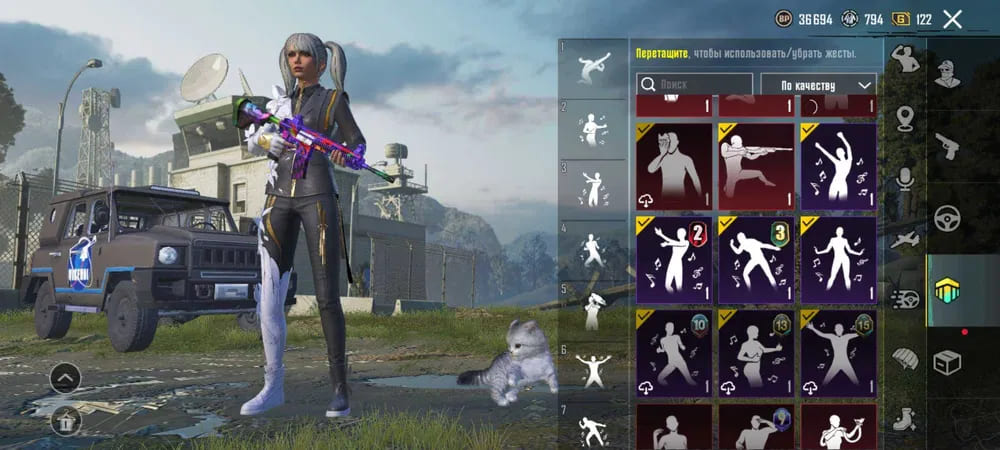Select the facepalm emote tile
This screenshot has width=1000, height=450.
(674, 163)
